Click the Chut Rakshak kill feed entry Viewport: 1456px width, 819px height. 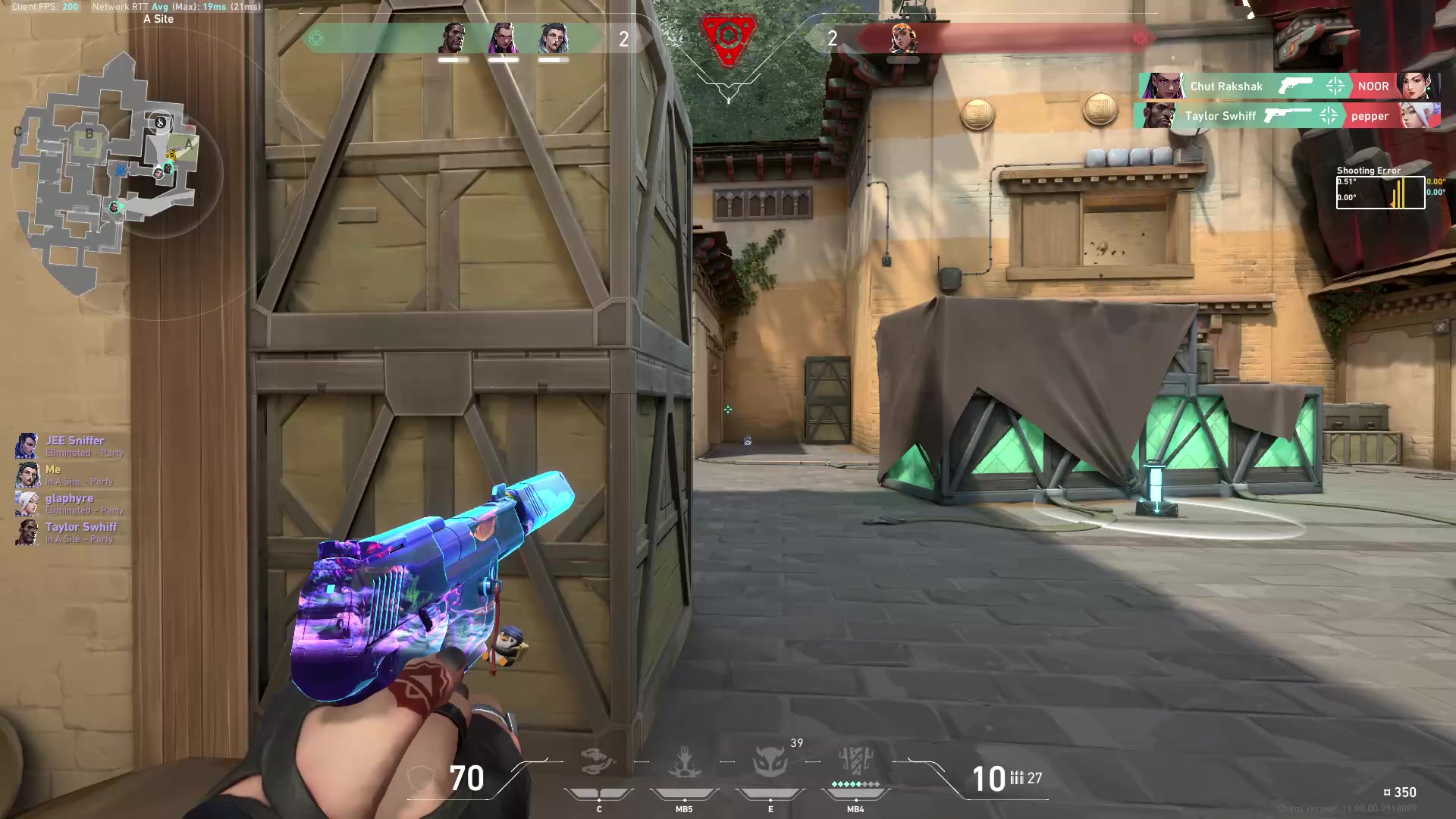pos(1225,86)
